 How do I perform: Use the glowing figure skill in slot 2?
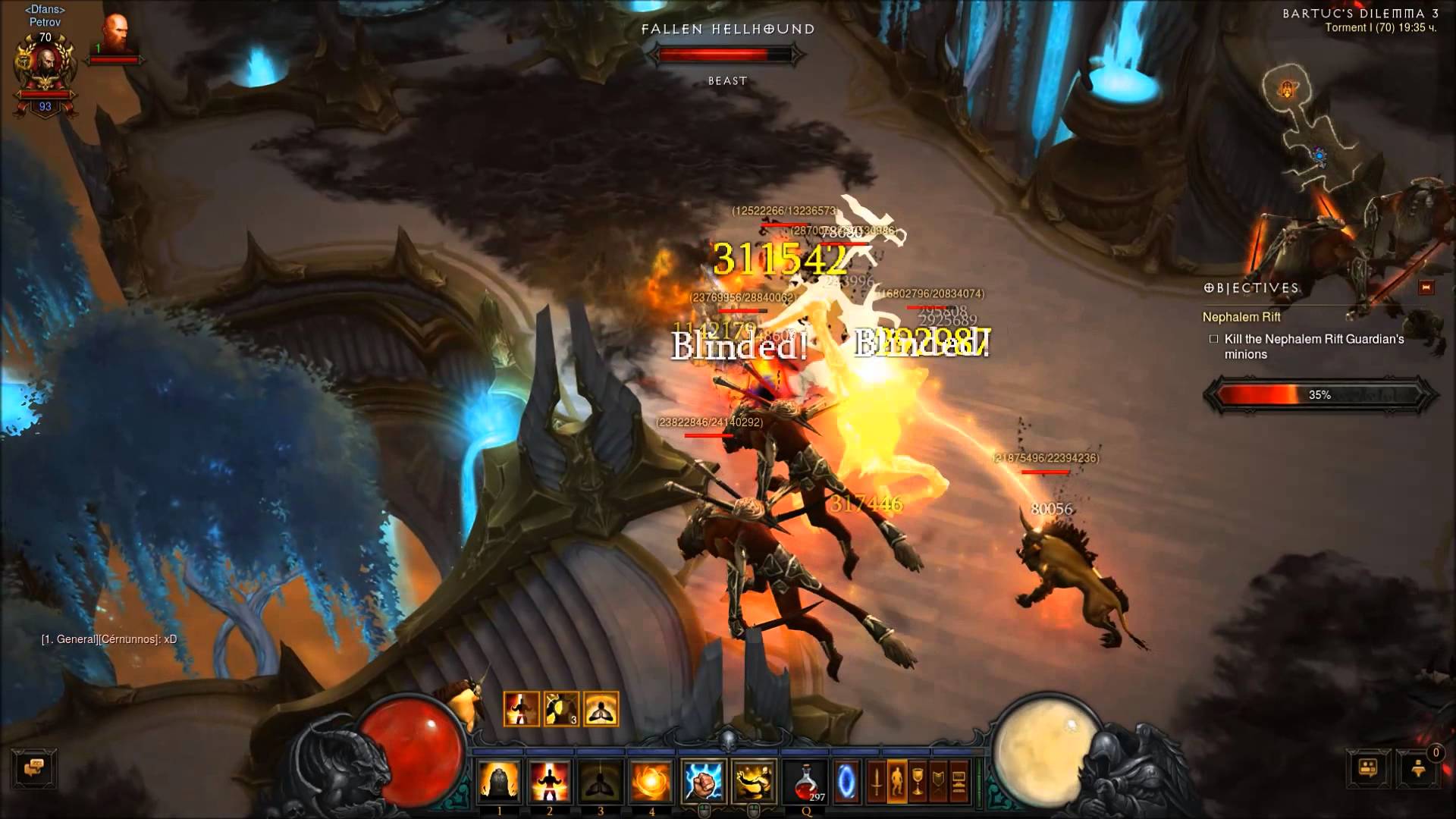(x=550, y=781)
